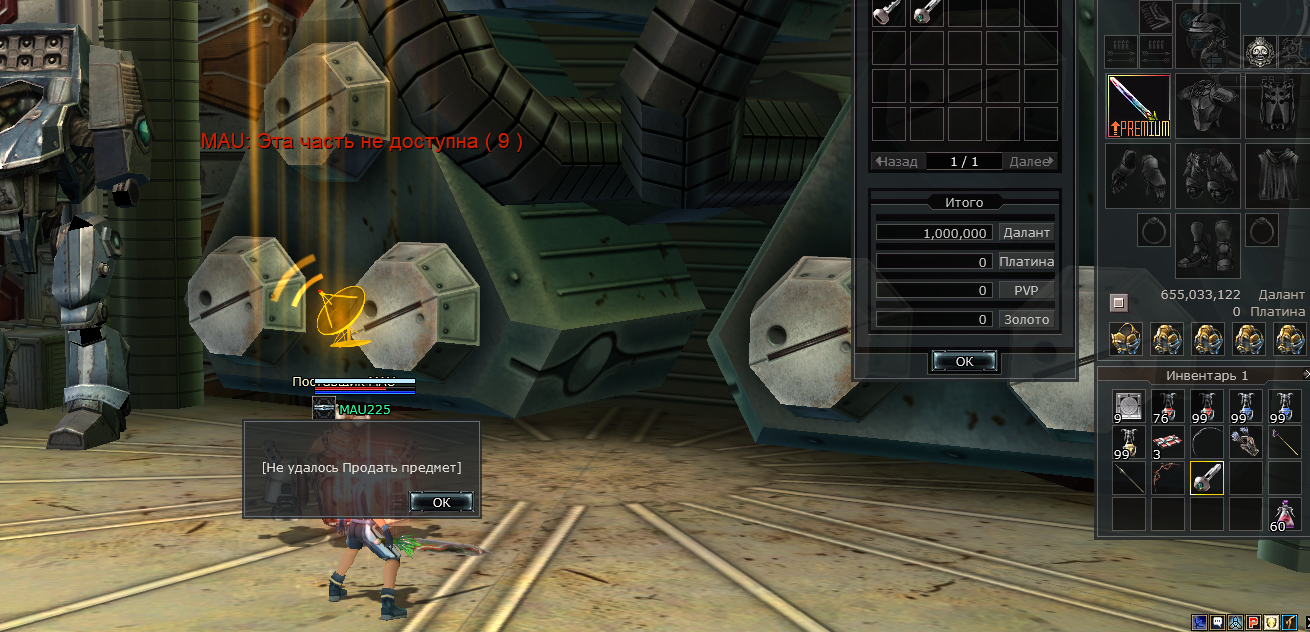
Task: Select the pink potion stack of 60
Action: pyautogui.click(x=1284, y=514)
